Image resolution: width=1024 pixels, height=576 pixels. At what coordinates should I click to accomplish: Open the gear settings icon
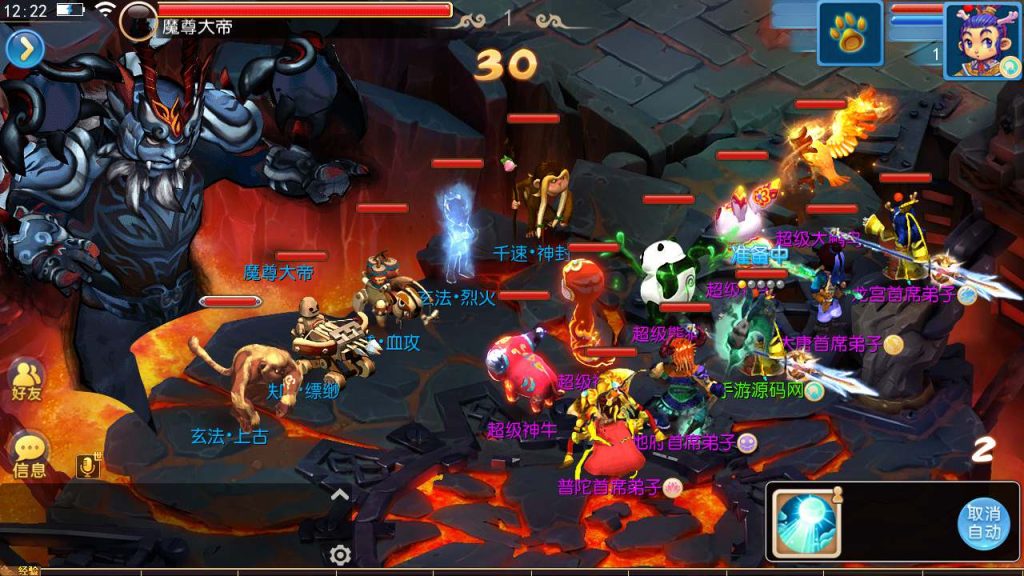tap(340, 554)
